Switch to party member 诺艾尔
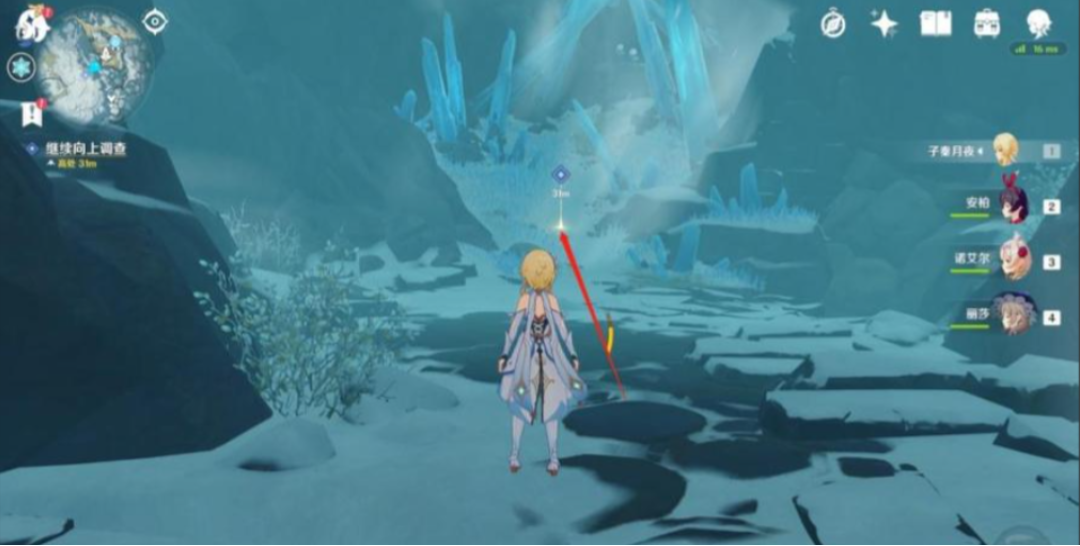The height and width of the screenshot is (546, 1080). (1014, 260)
